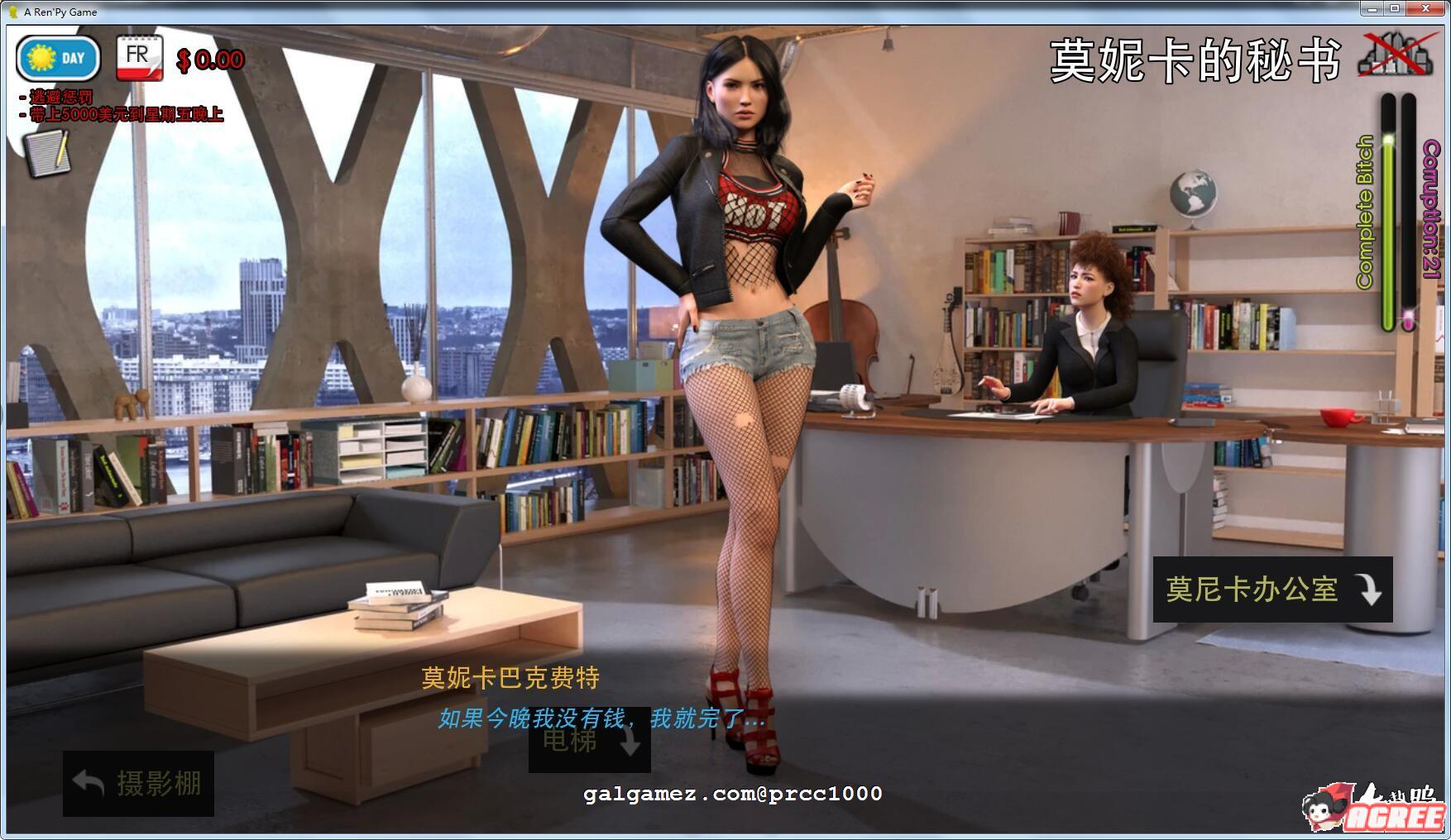This screenshot has height=840, width=1451.
Task: Toggle the day/night indicator
Action: tap(56, 57)
